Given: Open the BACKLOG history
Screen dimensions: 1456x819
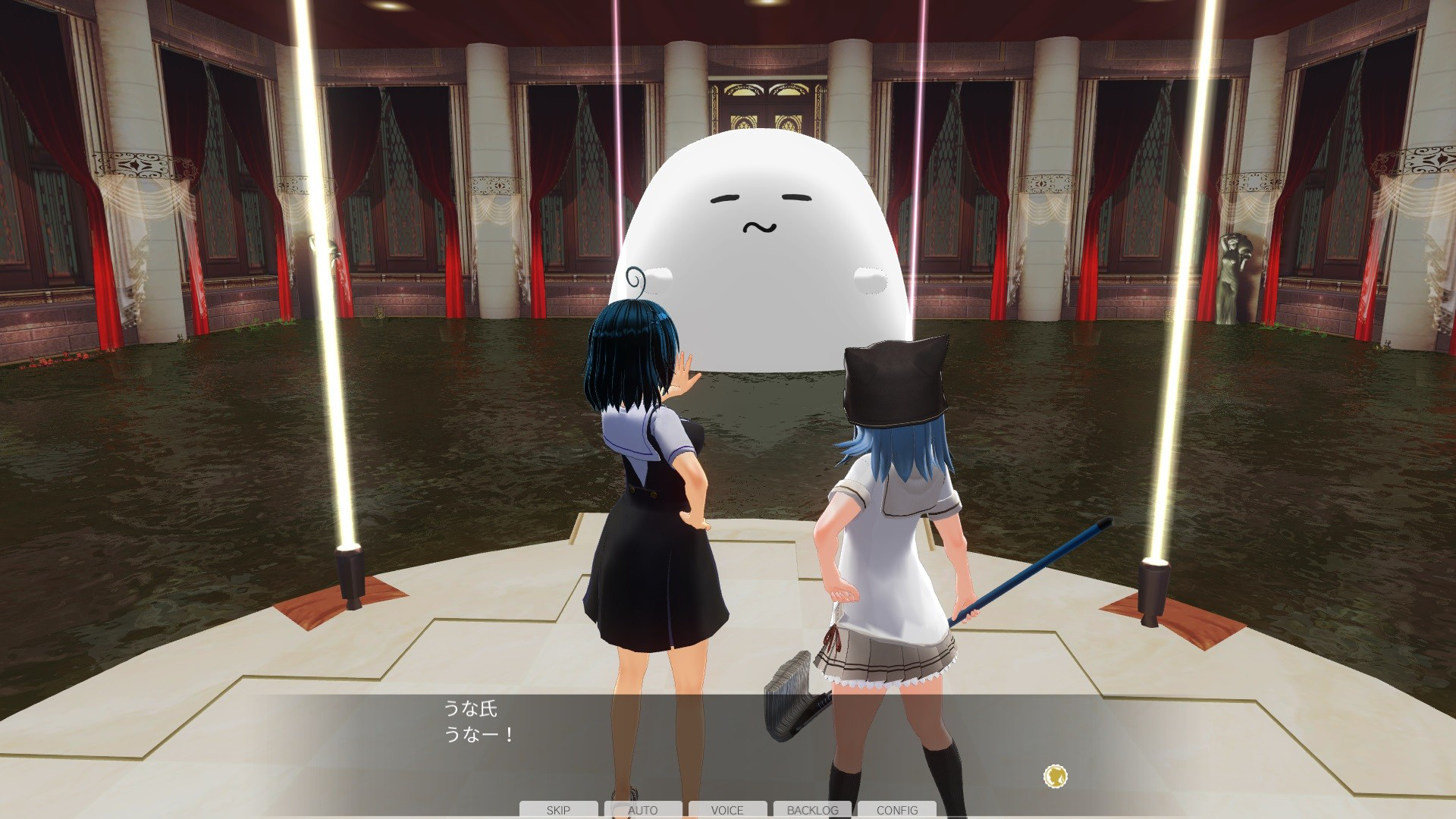Looking at the screenshot, I should pyautogui.click(x=812, y=810).
